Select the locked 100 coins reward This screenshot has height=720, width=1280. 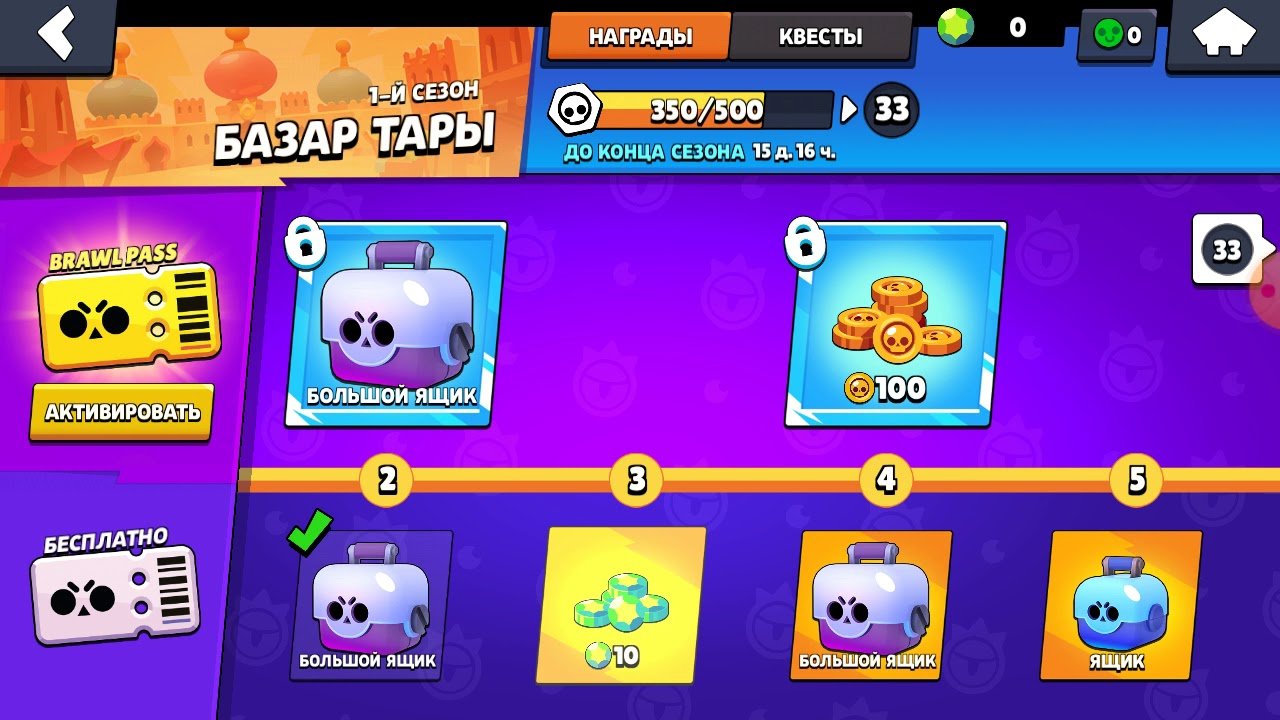894,323
